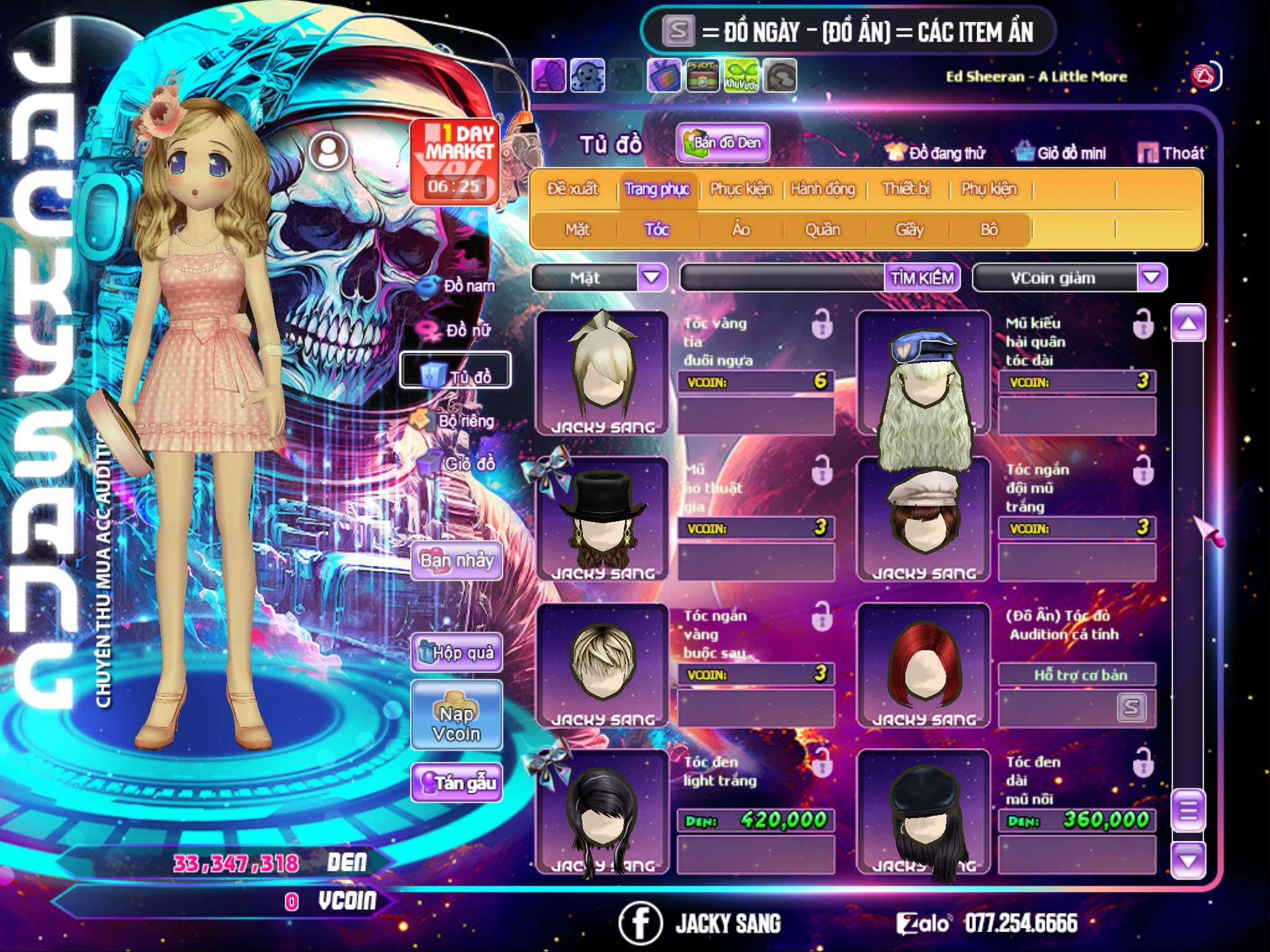Choose the Tóc vàng tia đuôi ngựa hairstyle
Viewport: 1270px width, 952px height.
coord(602,372)
